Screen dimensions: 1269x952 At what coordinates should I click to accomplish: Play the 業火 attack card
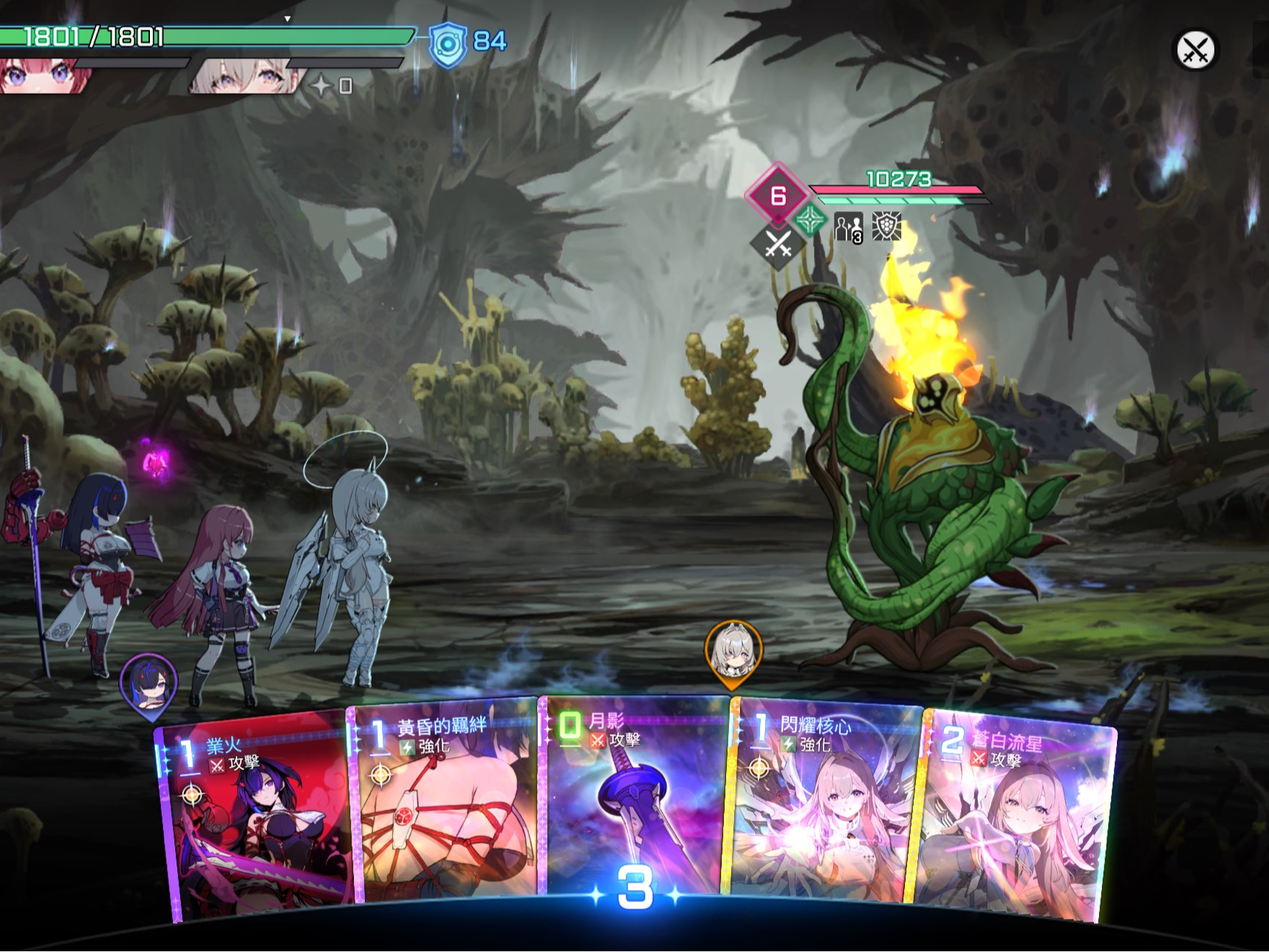point(255,820)
